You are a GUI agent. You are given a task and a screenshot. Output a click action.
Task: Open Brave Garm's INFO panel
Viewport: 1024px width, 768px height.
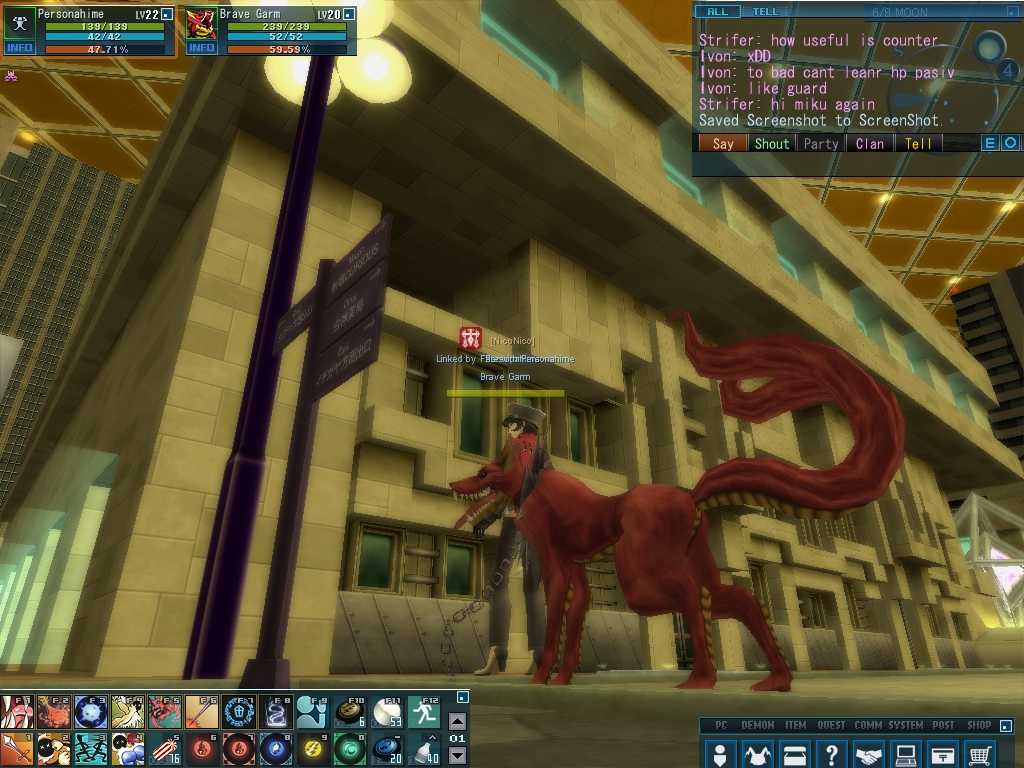(x=201, y=47)
